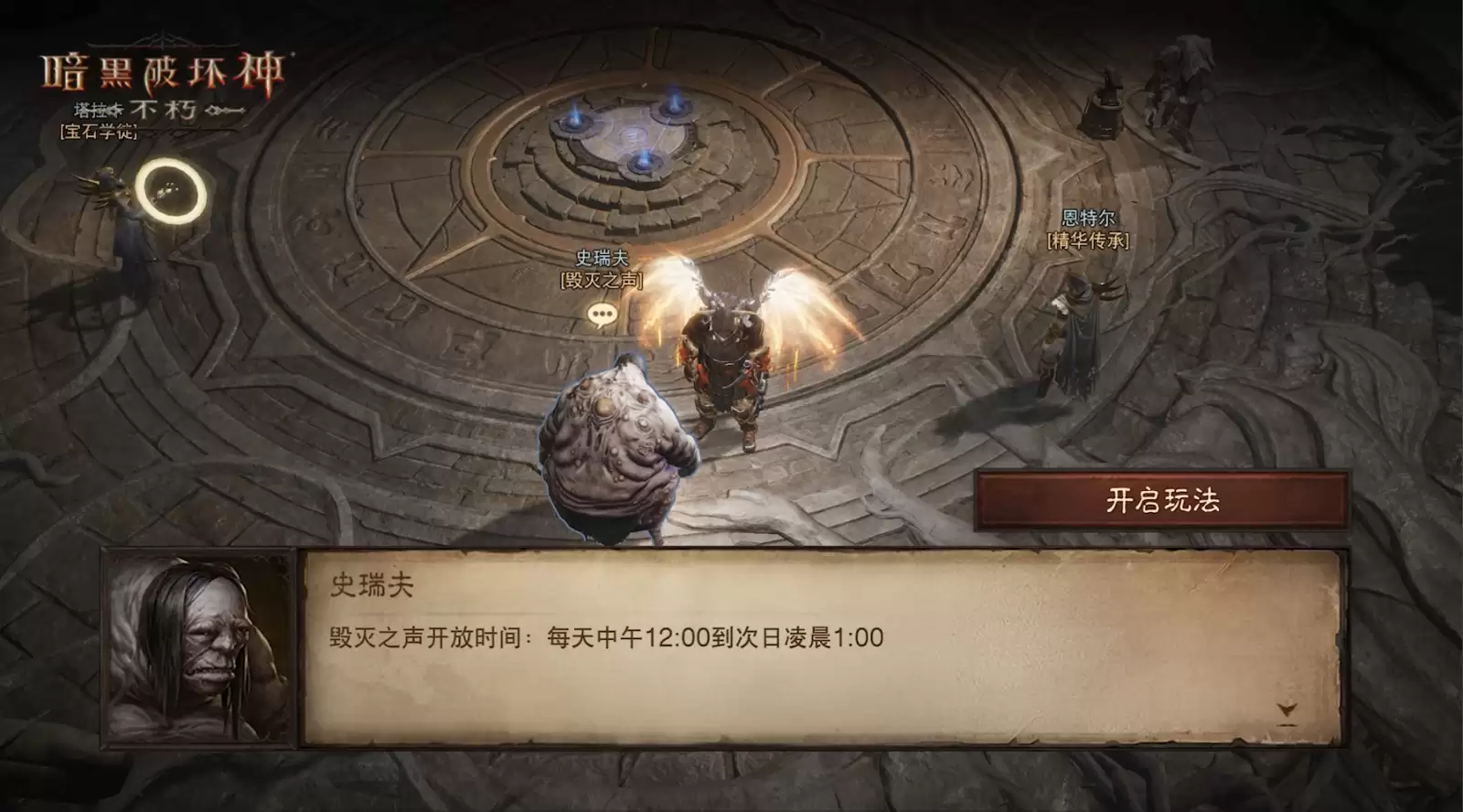The image size is (1463, 812).
Task: Click the glowing ring marker near left NPC
Action: [x=169, y=190]
